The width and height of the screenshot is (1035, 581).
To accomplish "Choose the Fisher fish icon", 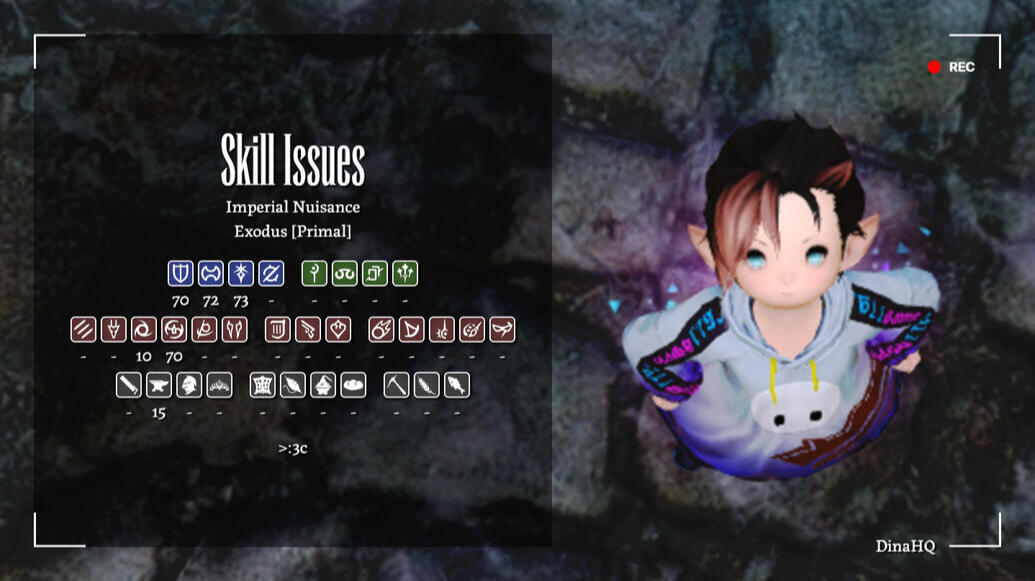I will [456, 385].
